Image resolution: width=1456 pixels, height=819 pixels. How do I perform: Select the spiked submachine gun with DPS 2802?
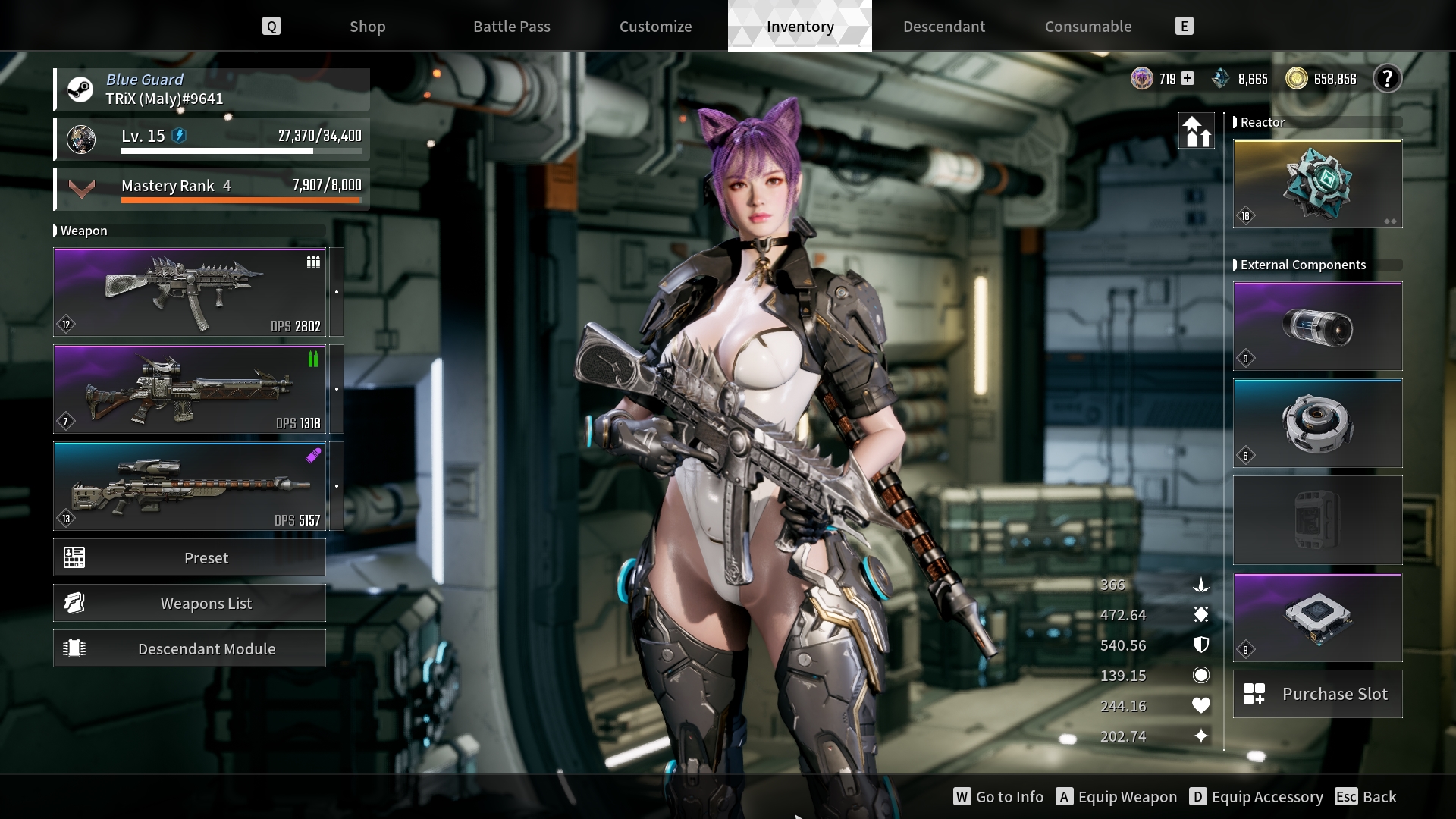[x=190, y=292]
